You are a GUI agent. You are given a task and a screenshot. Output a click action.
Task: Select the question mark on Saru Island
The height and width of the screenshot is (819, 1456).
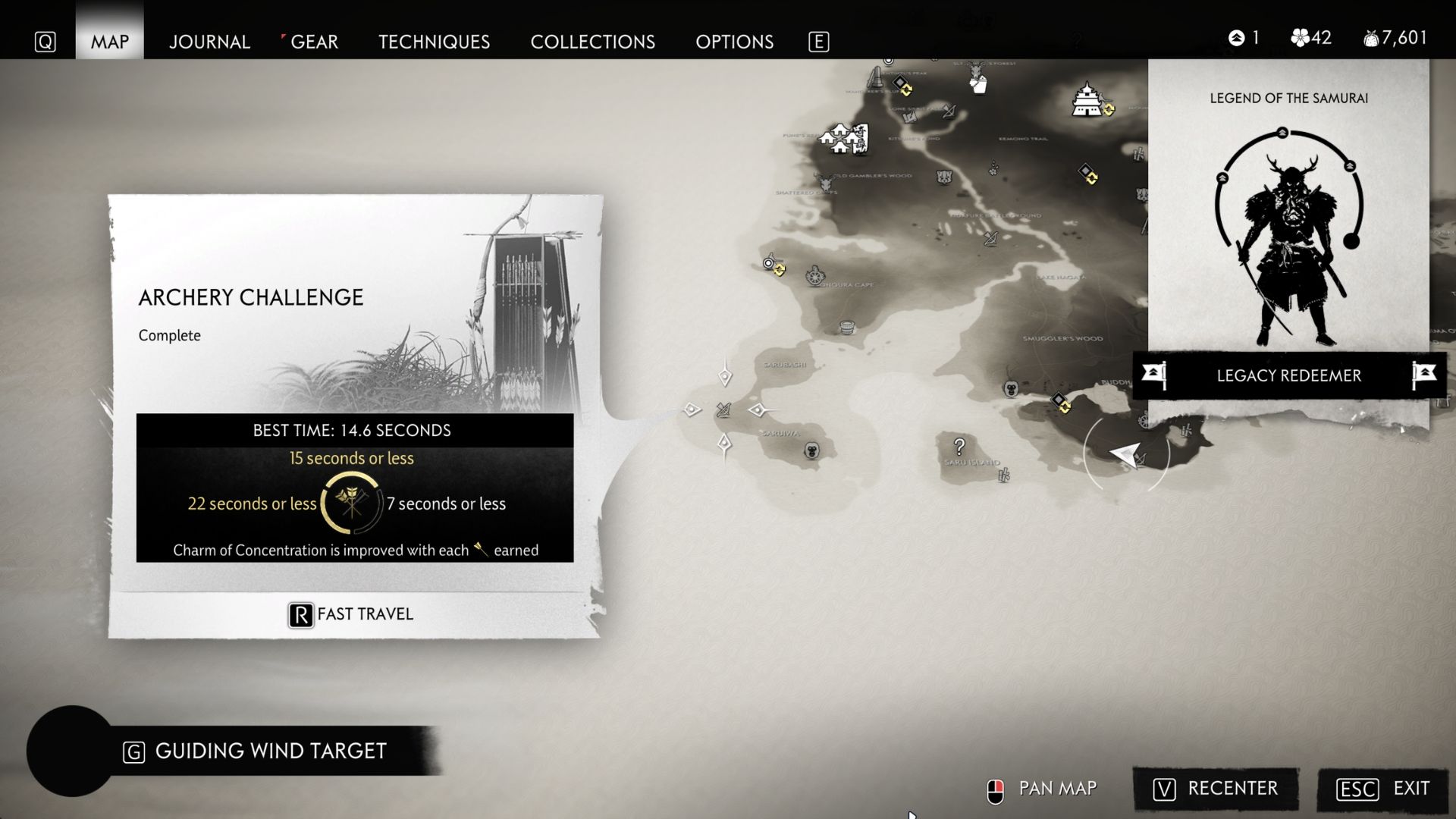pyautogui.click(x=959, y=447)
